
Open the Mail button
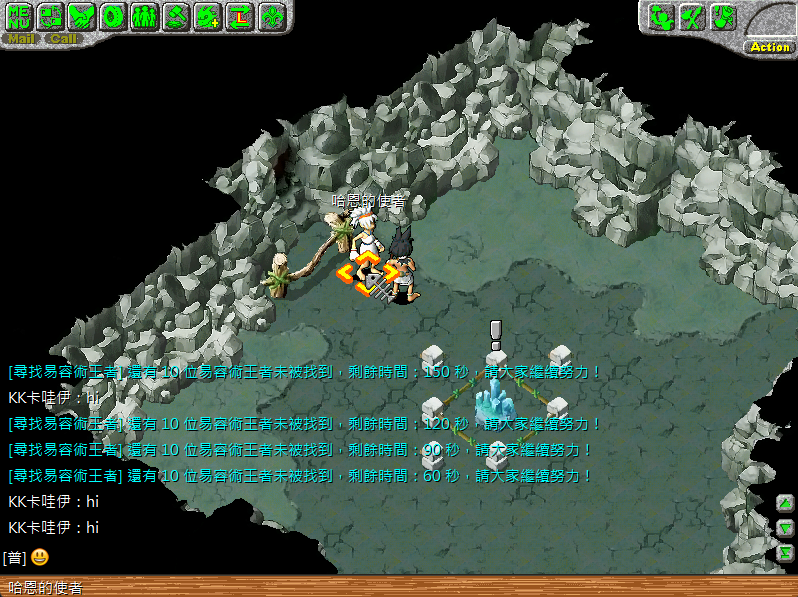[21, 39]
